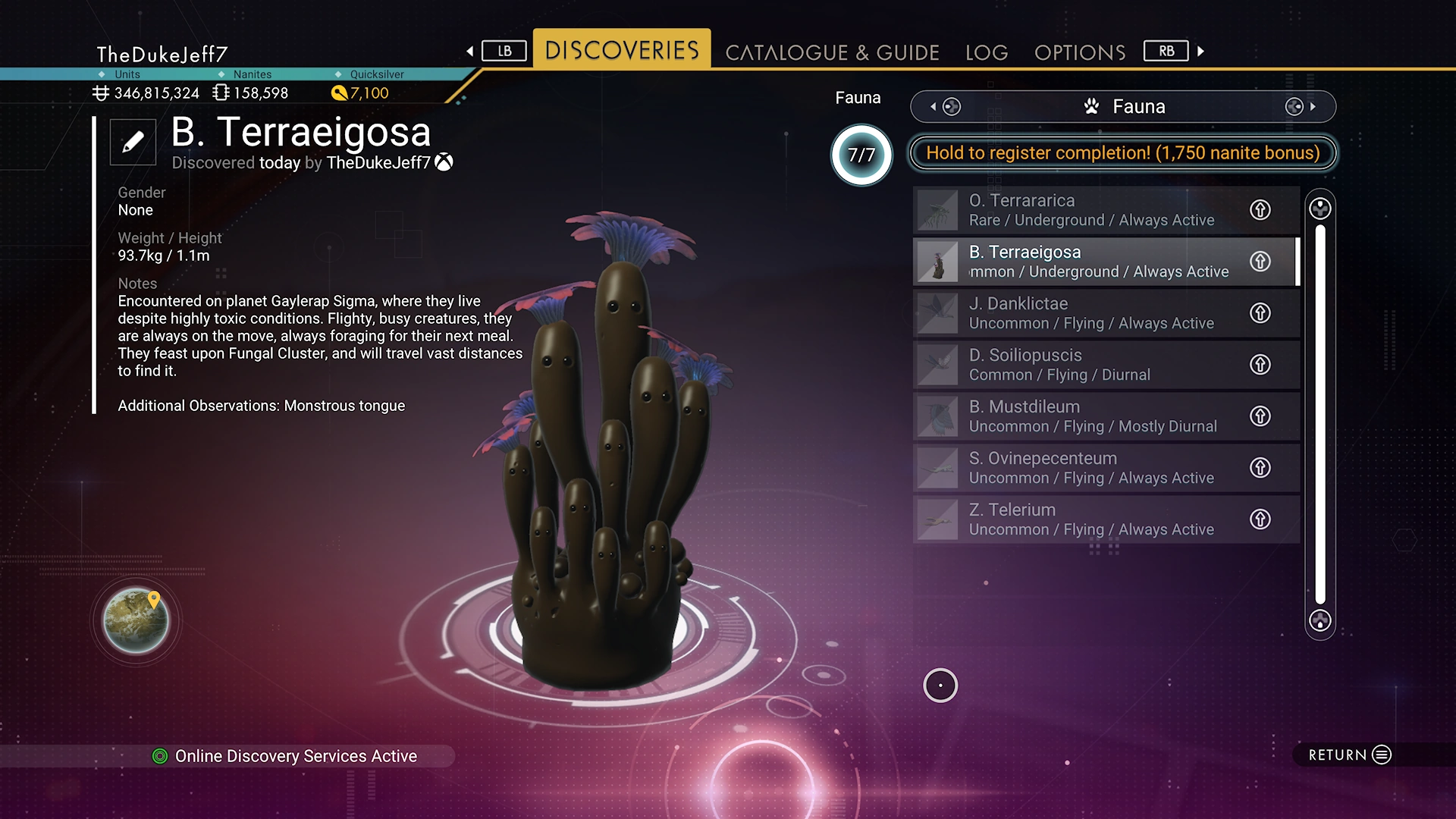Click the fauna list scrollbar
The height and width of the screenshot is (819, 1456).
tap(1320, 414)
